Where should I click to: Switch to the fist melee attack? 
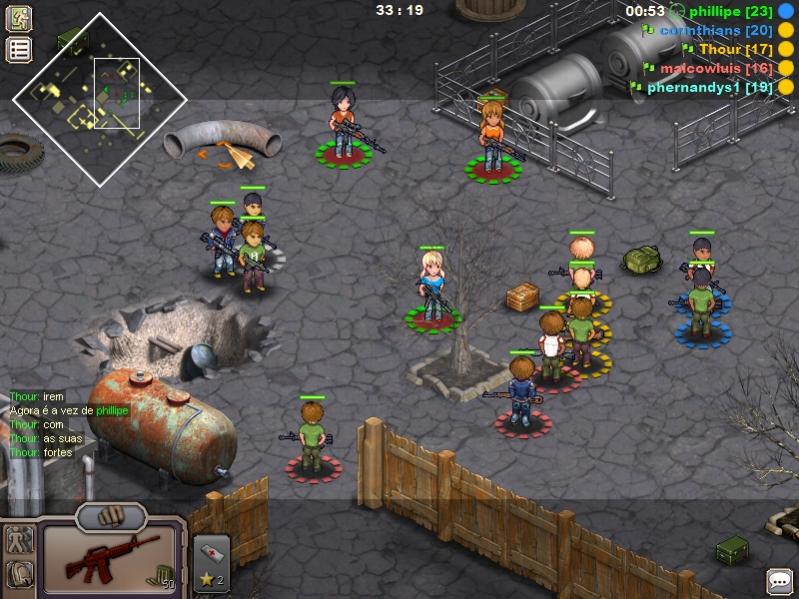click(110, 516)
